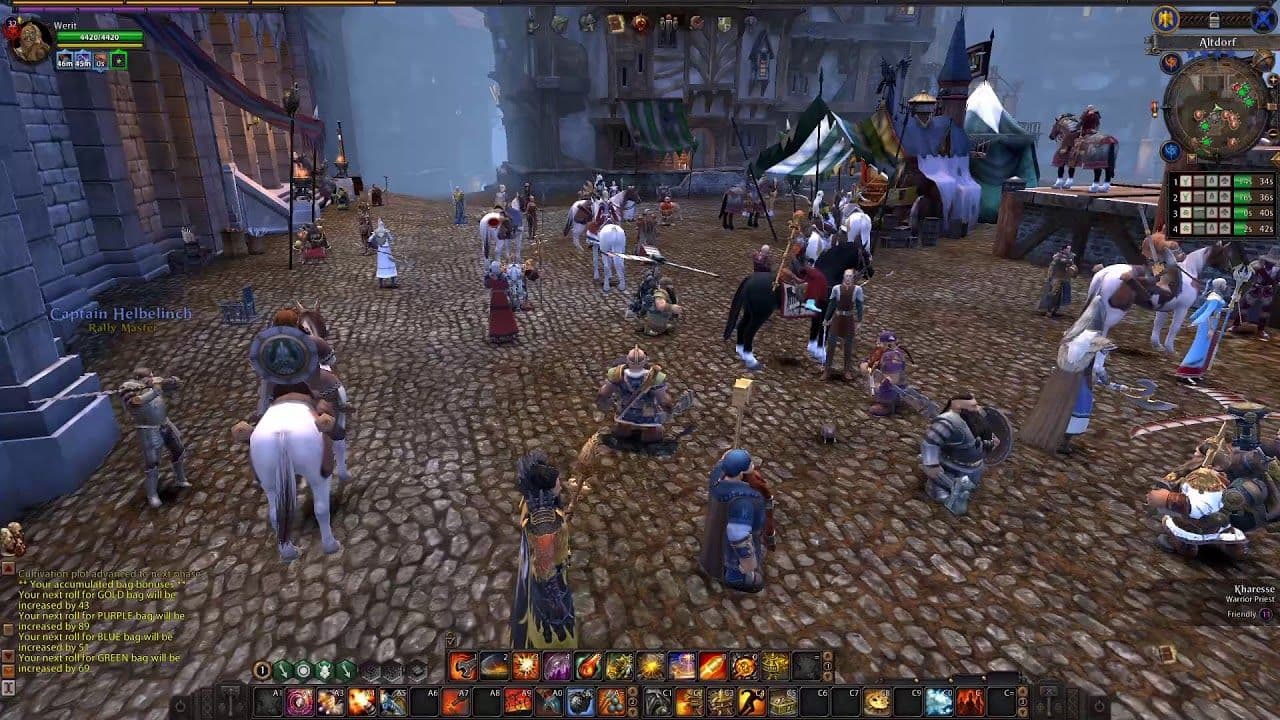1280x720 pixels.
Task: Click the padlock on the campaign bar
Action: click(x=1214, y=20)
